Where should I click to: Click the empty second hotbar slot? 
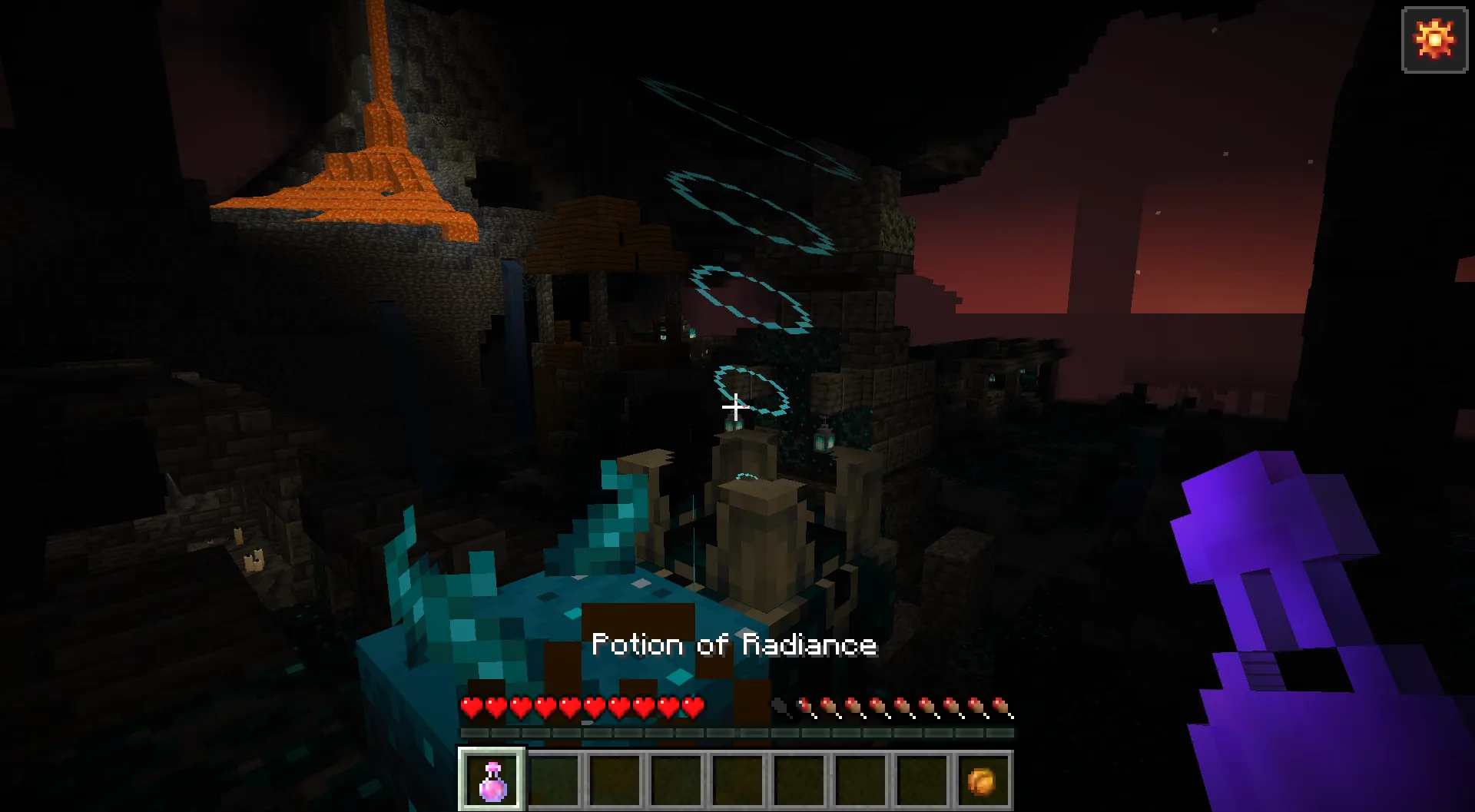pos(552,781)
